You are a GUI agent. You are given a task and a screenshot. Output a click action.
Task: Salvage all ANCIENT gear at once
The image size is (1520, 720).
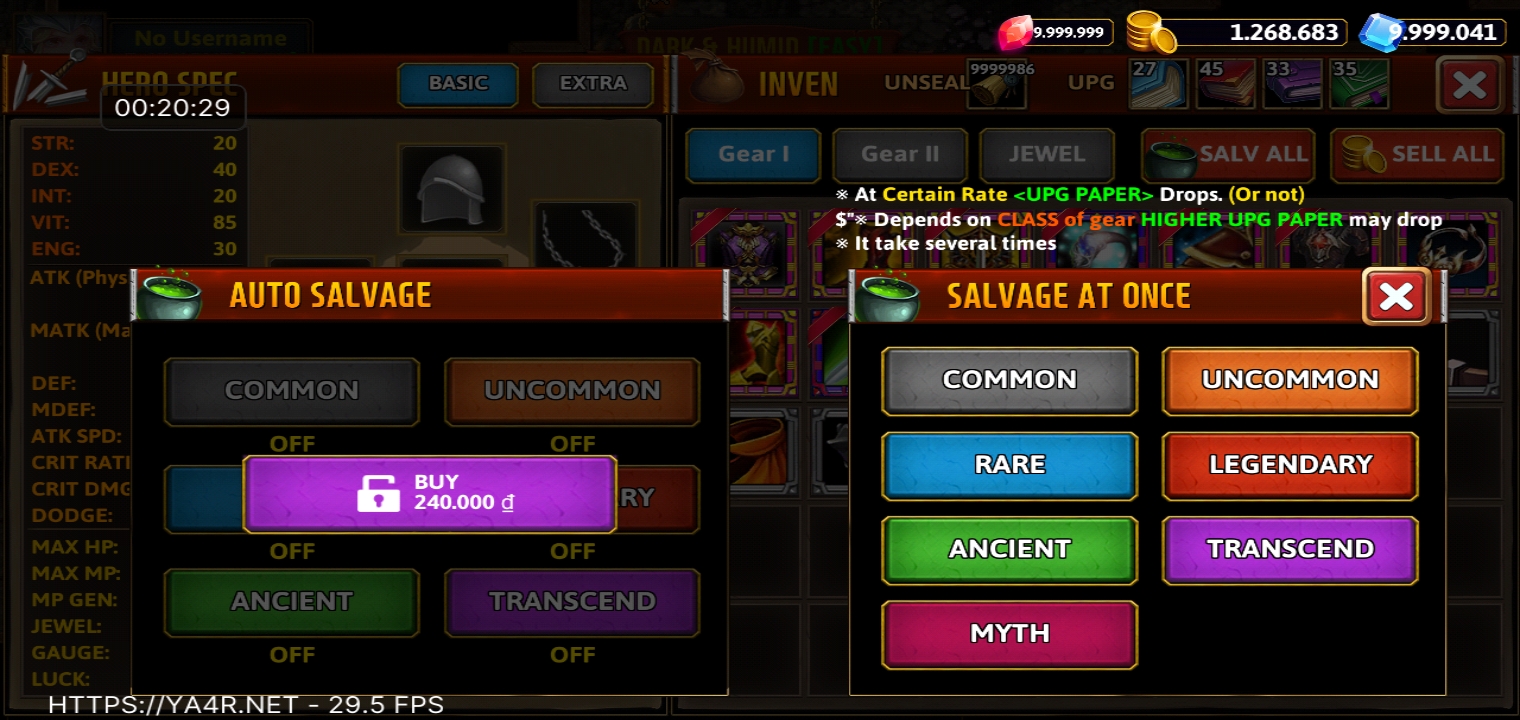(1009, 549)
